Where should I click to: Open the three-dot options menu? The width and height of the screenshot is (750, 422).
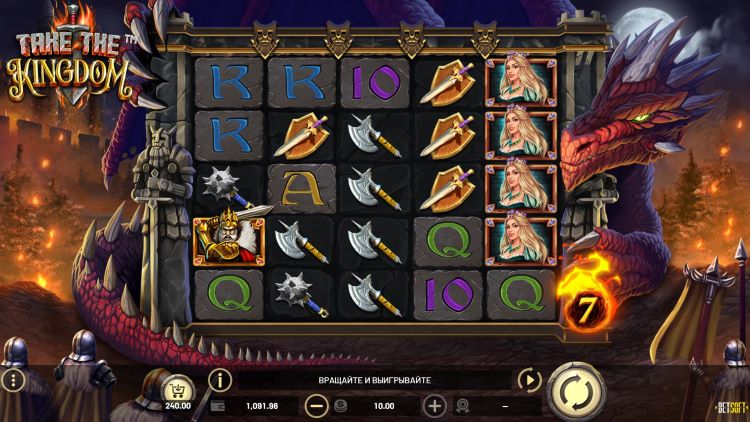pyautogui.click(x=13, y=381)
